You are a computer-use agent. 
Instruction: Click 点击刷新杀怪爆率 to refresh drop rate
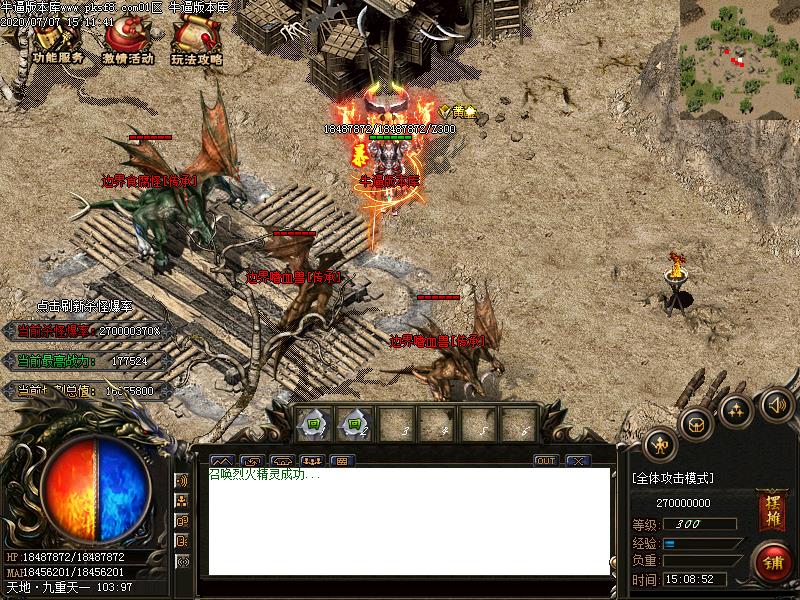[84, 305]
